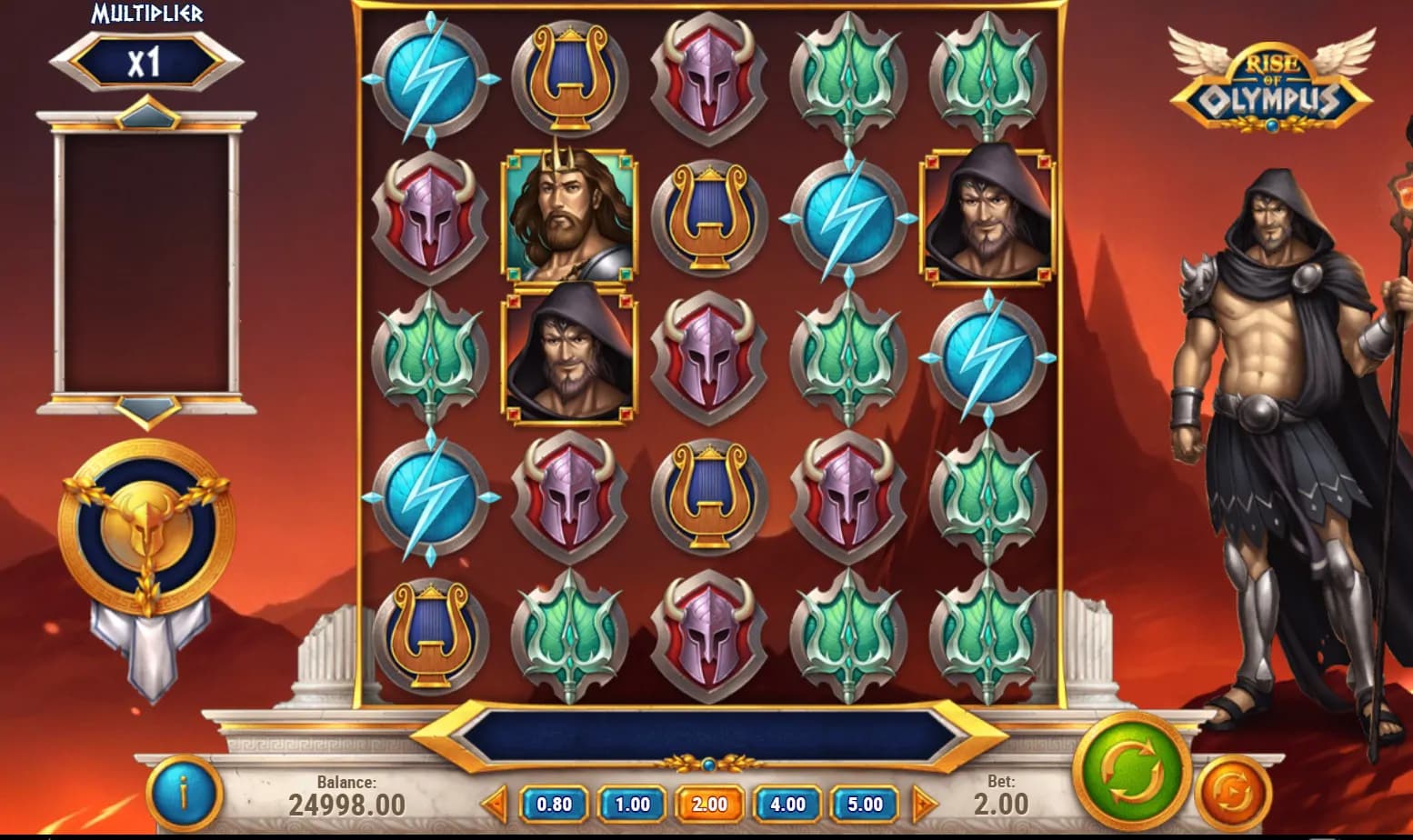Click the left arrow to lower bets
Viewport: 1413px width, 840px height.
click(x=495, y=805)
